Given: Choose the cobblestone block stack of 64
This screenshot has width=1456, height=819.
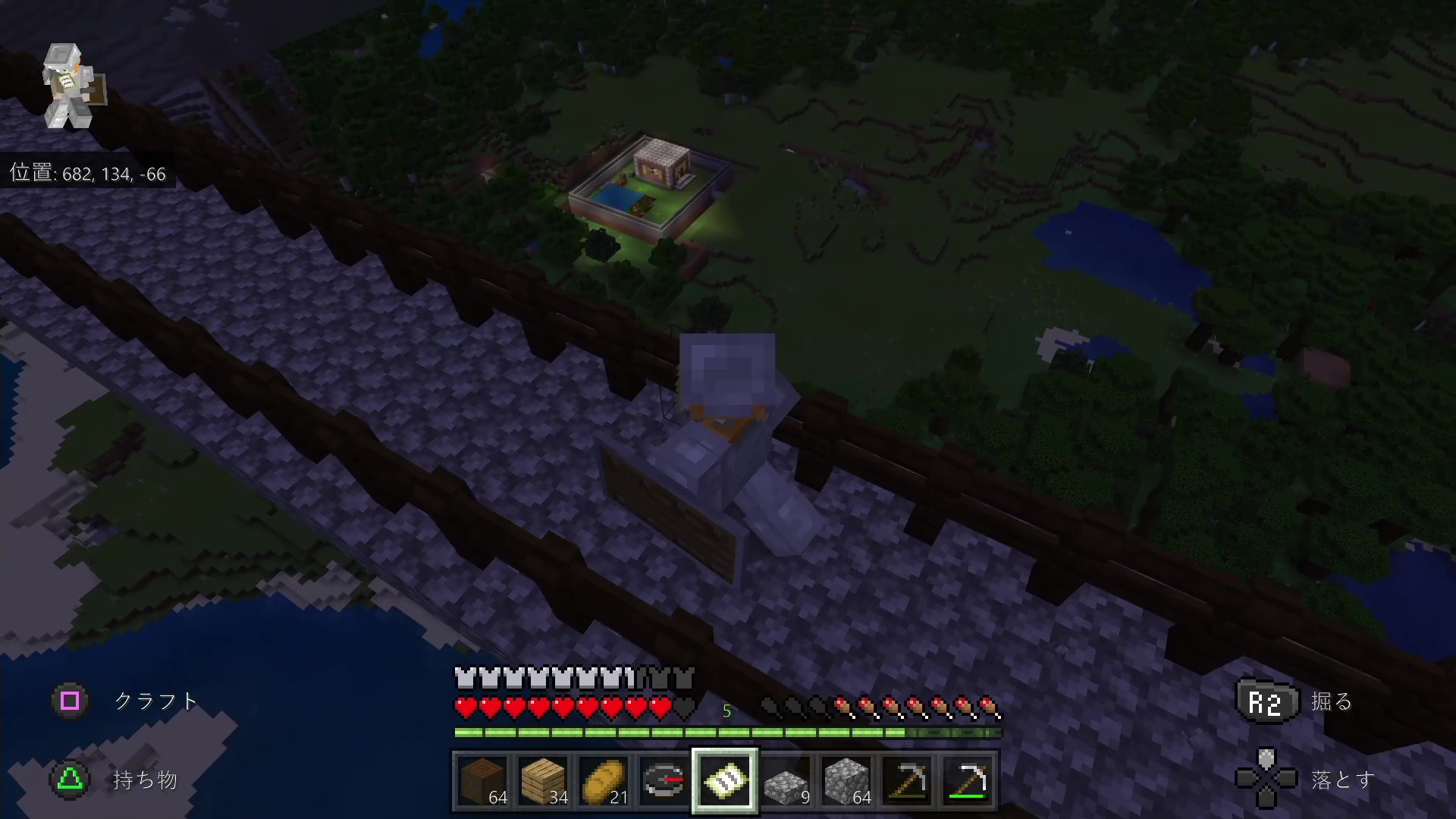Looking at the screenshot, I should point(846,780).
